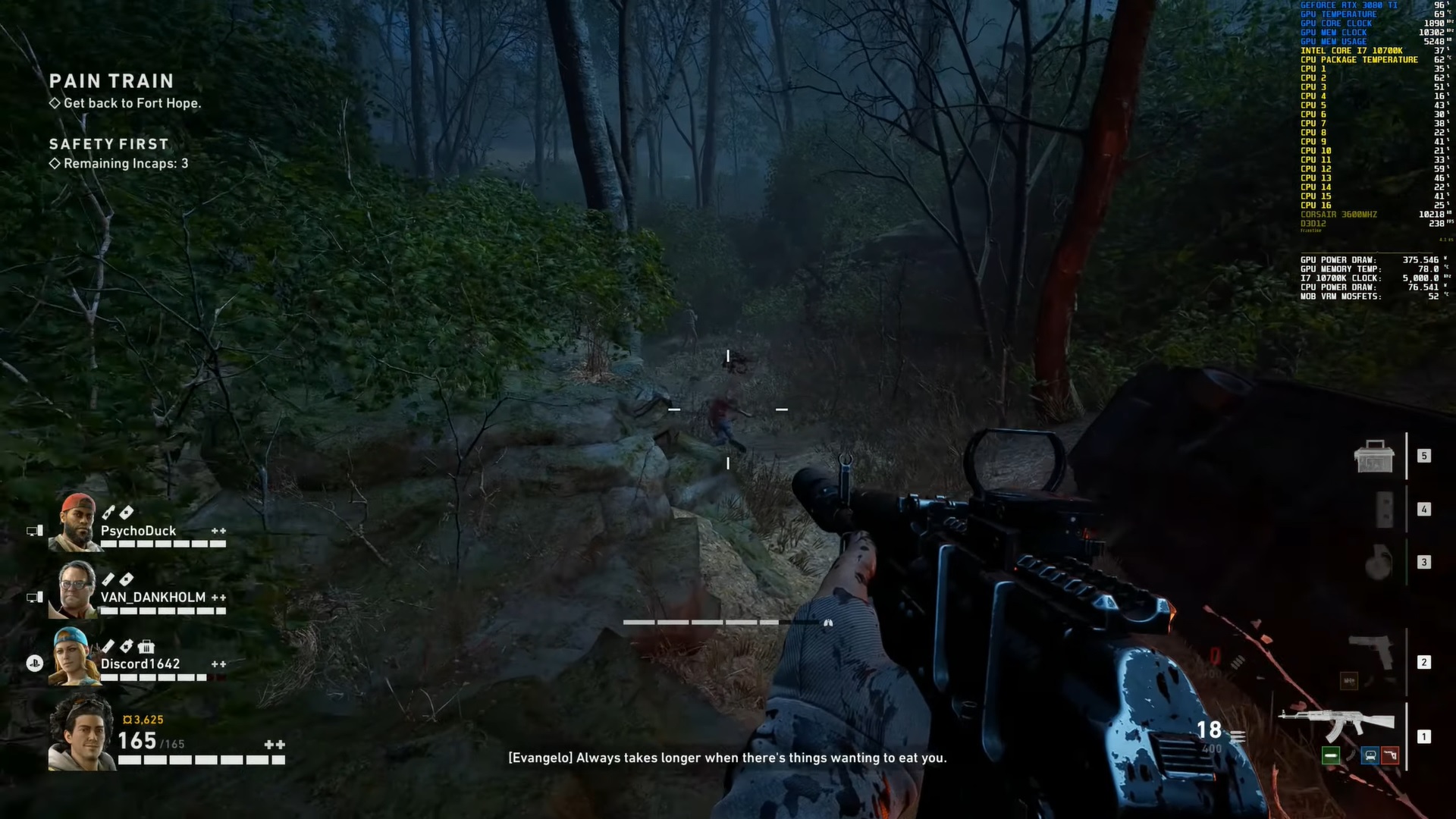Select the Safety First secondary objective
This screenshot has width=1456, height=819.
coord(109,144)
